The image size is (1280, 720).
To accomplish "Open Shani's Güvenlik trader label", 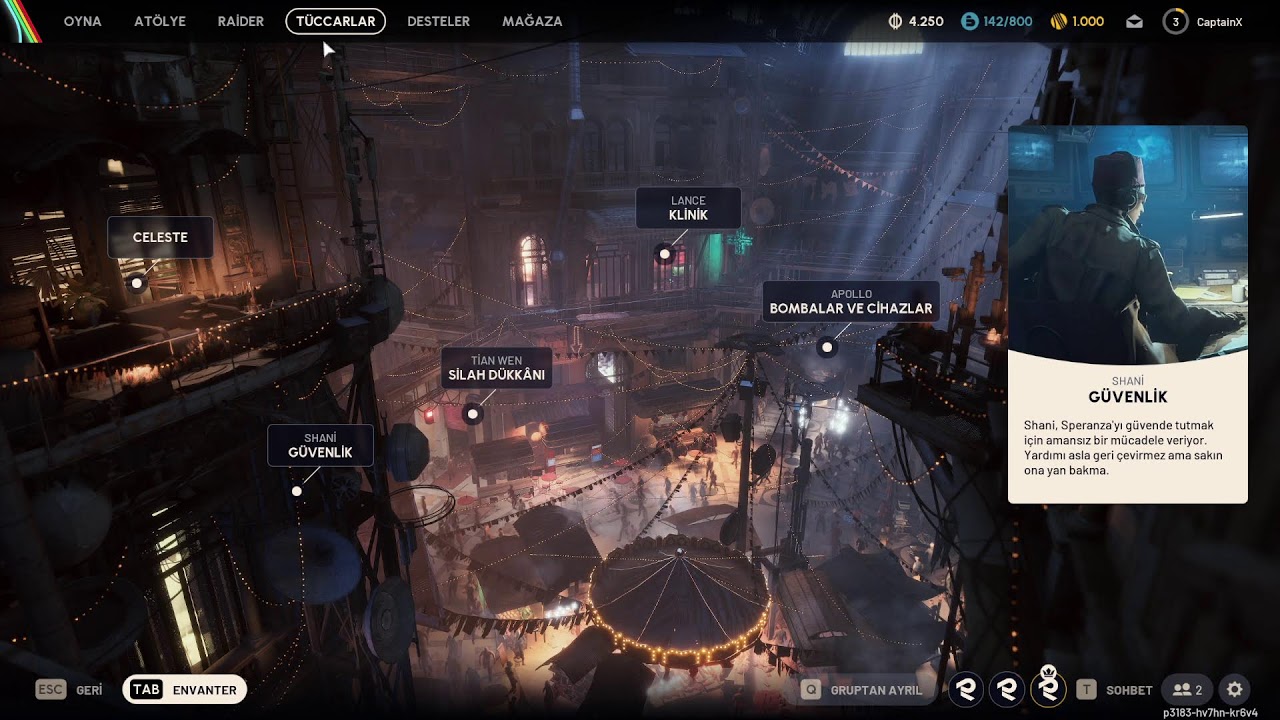I will pos(320,445).
